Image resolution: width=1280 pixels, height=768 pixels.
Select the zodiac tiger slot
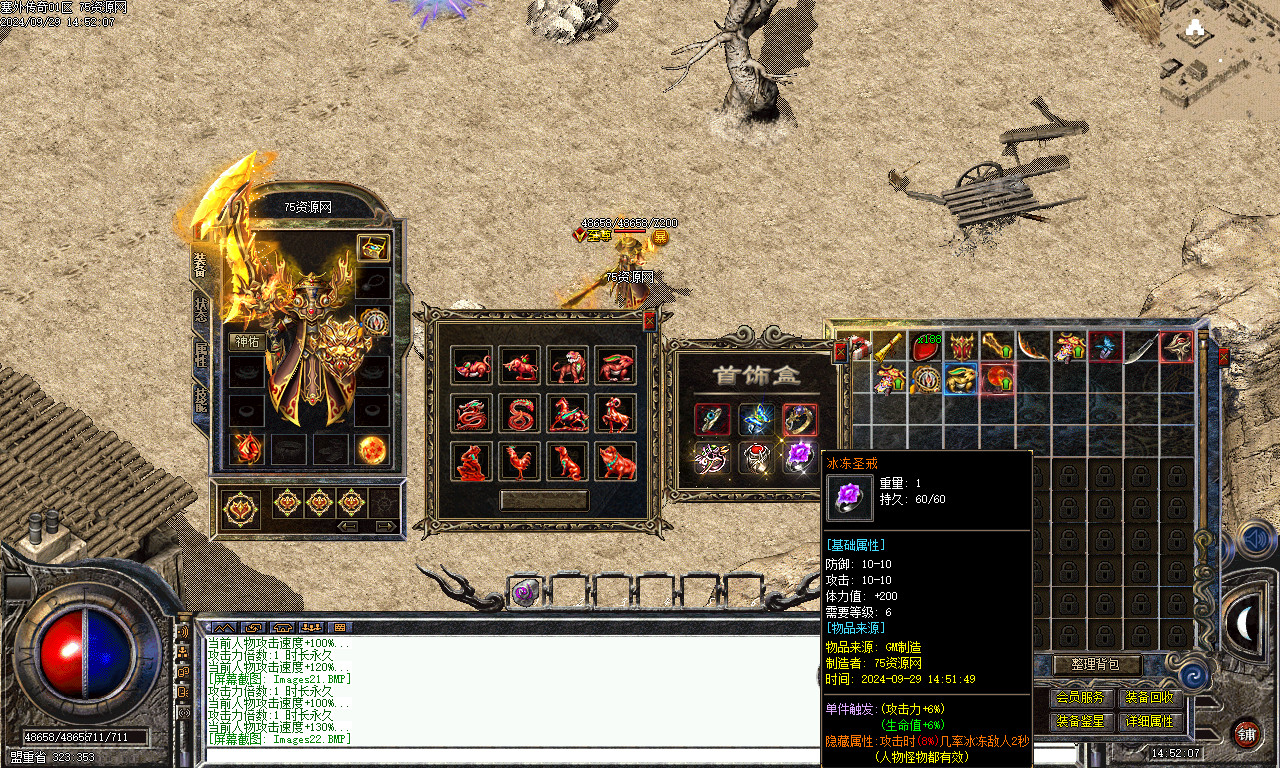coord(568,365)
